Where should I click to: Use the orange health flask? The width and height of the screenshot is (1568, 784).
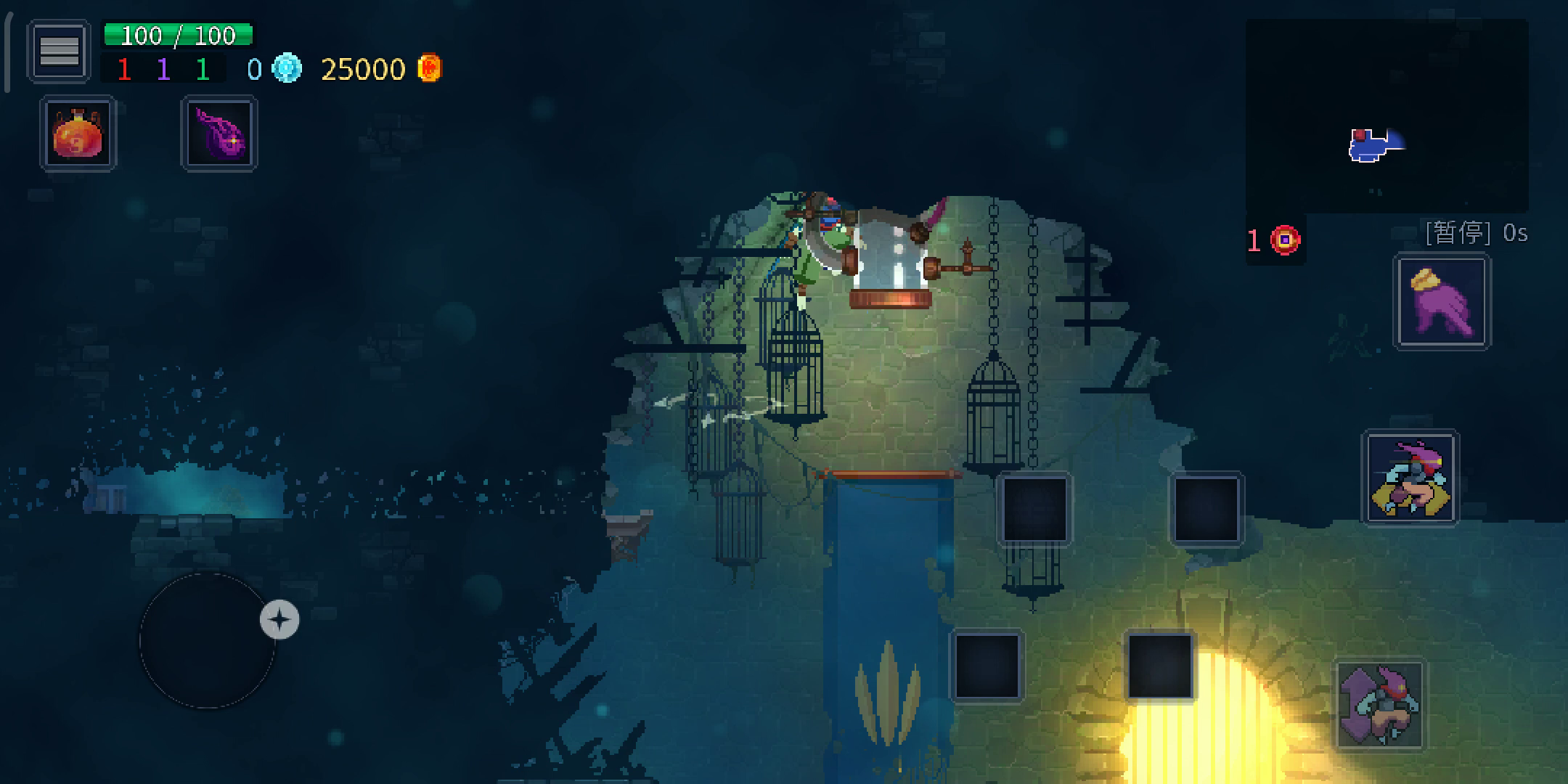coord(78,134)
